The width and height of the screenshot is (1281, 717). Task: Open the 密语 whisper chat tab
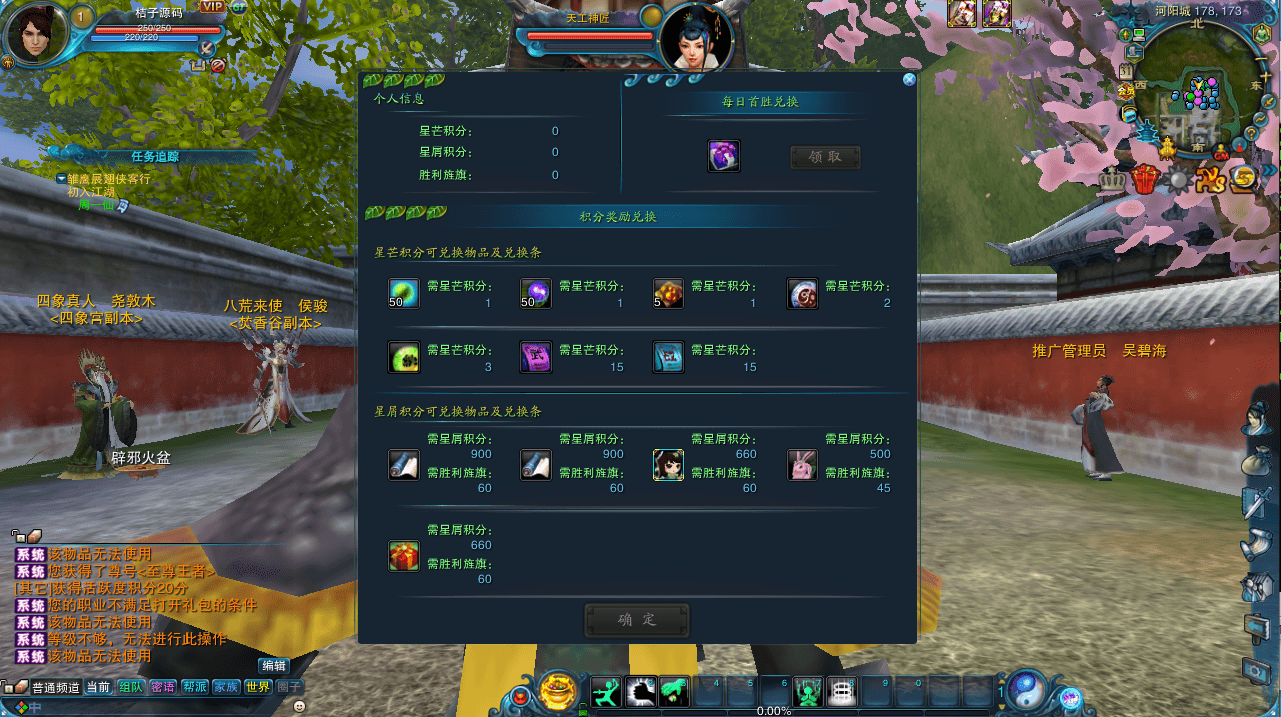(x=162, y=687)
